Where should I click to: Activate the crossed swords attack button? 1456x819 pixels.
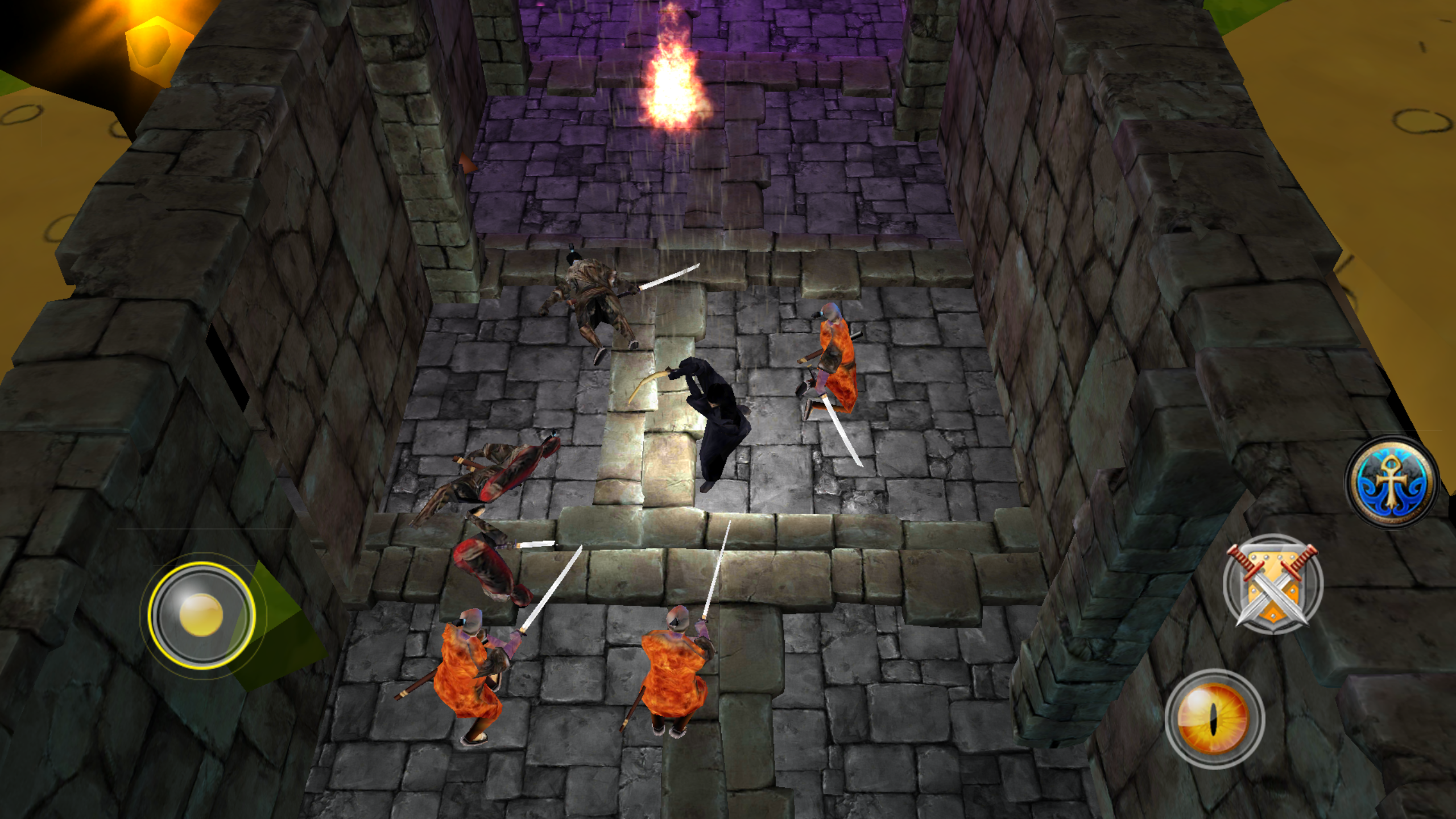coord(1273,584)
